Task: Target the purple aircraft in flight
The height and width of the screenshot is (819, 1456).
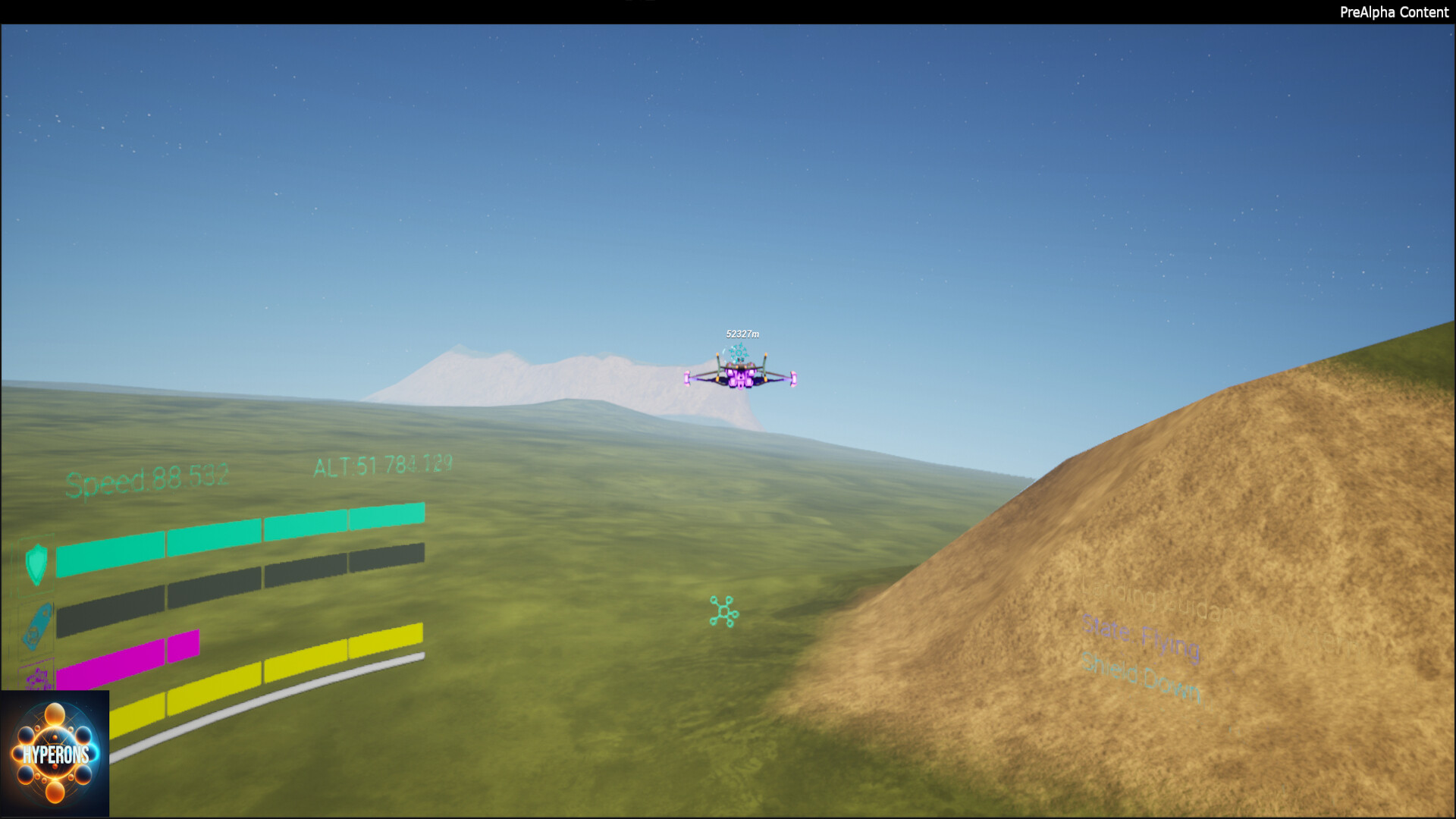Action: coord(739,377)
